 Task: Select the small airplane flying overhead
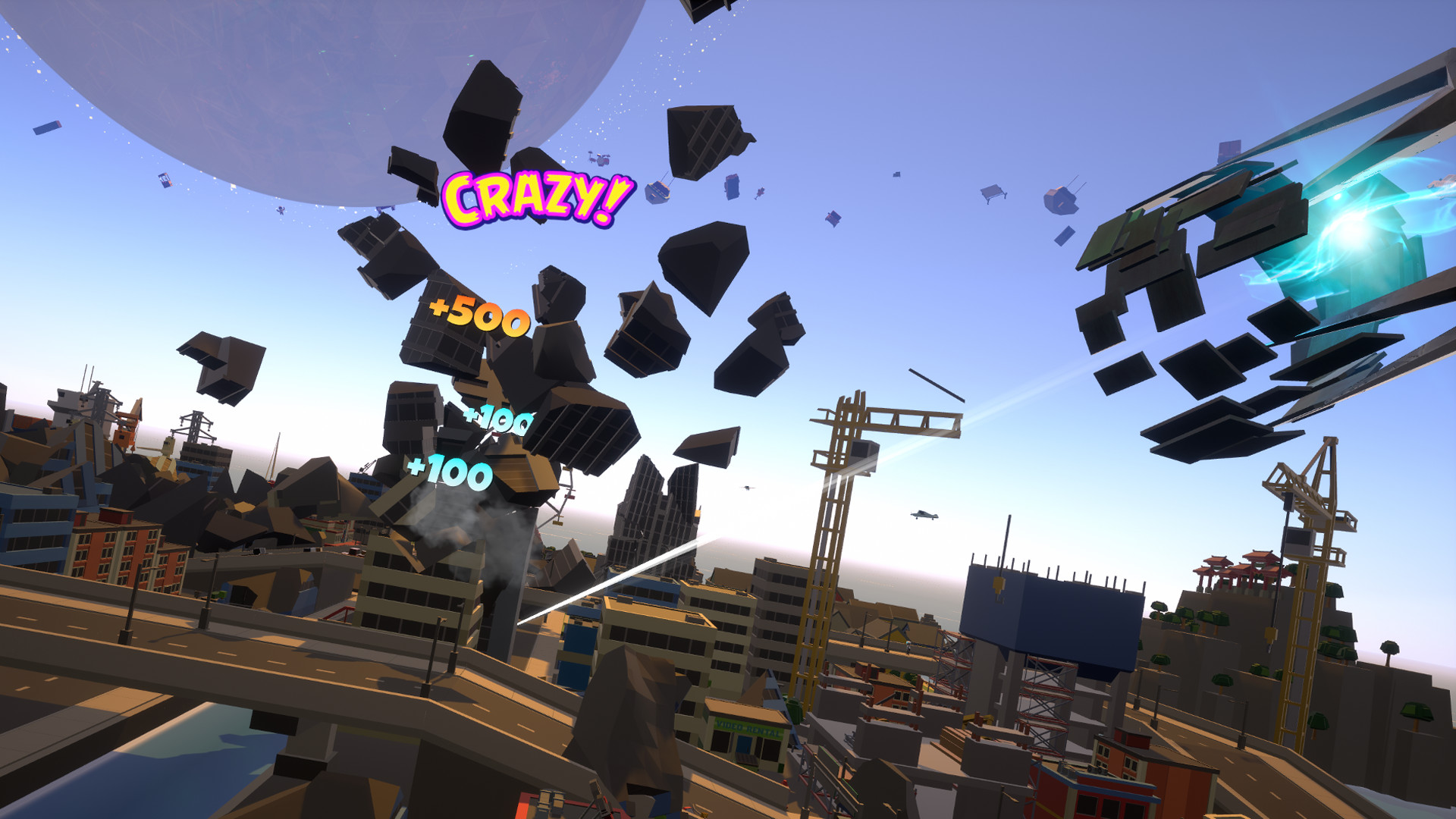coord(923,515)
